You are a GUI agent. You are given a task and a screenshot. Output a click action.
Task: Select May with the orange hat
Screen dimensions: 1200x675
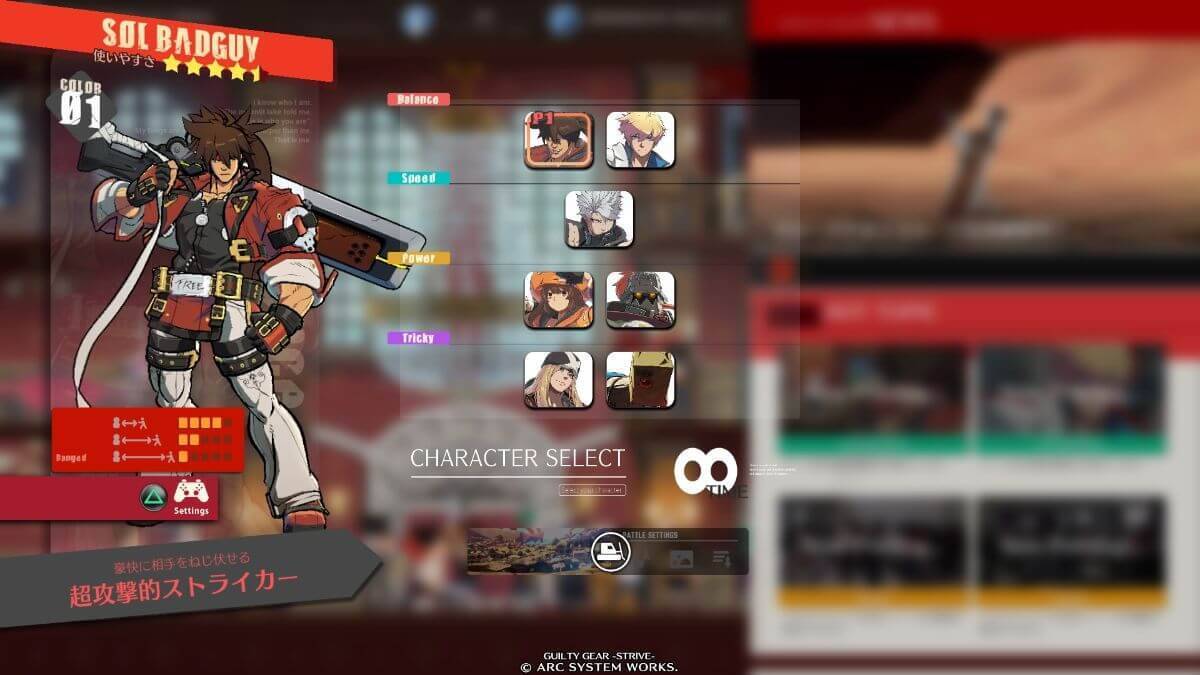[x=558, y=300]
